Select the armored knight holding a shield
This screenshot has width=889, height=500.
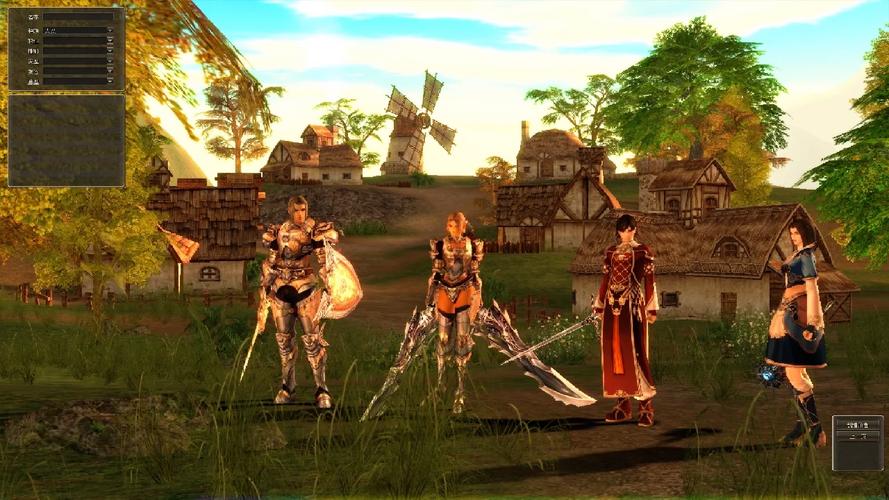[298, 298]
